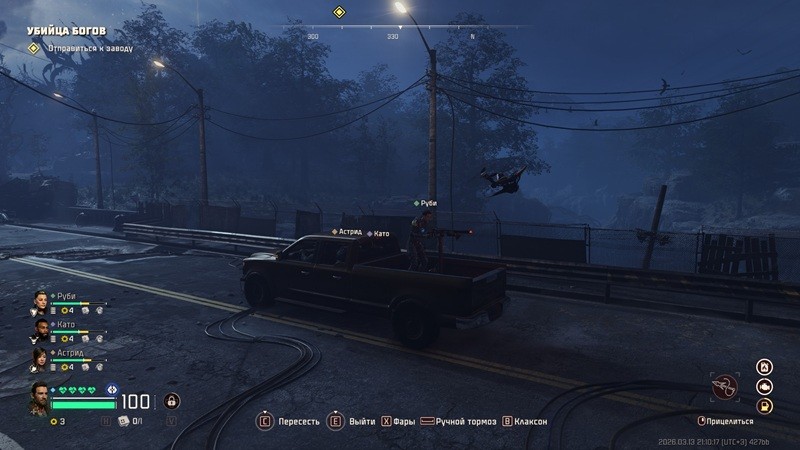
Task: Click the padlock icon beside the health counter
Action: pyautogui.click(x=172, y=401)
